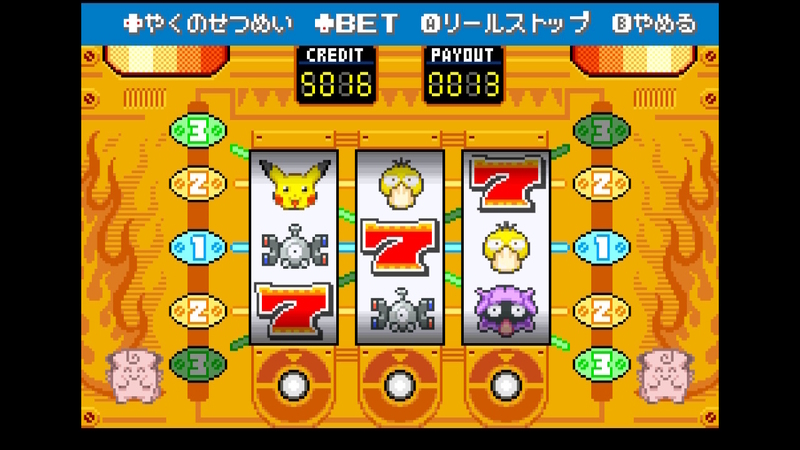The image size is (800, 450).
Task: Stop the reel with the centered red 7
Action: [399, 383]
